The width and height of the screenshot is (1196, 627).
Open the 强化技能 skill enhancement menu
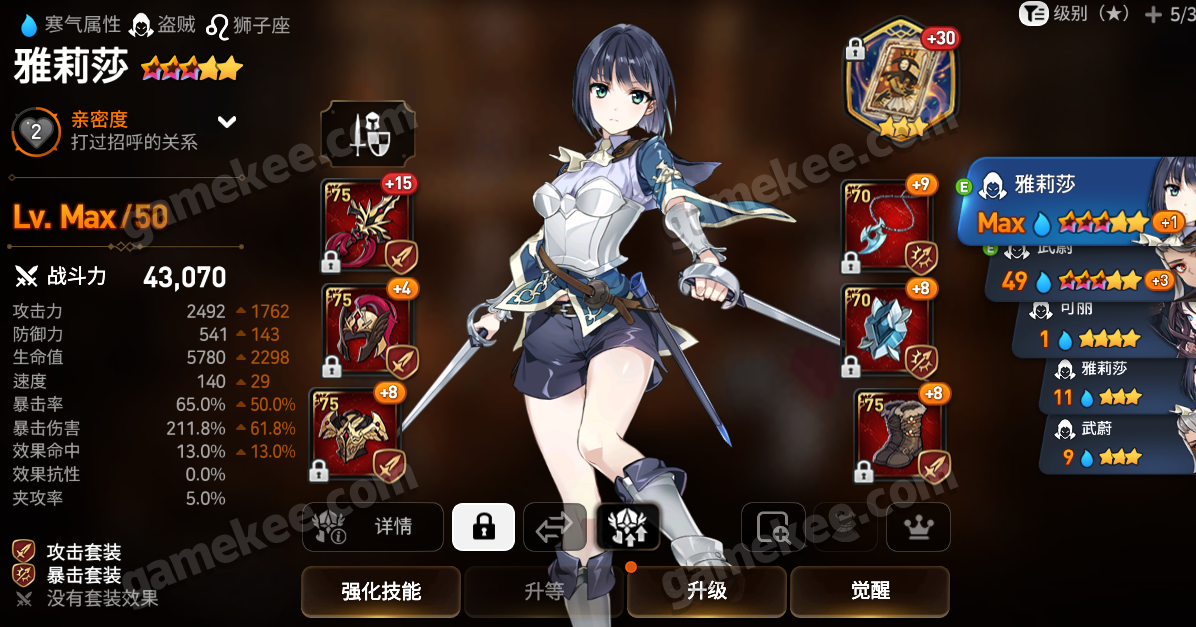(380, 591)
